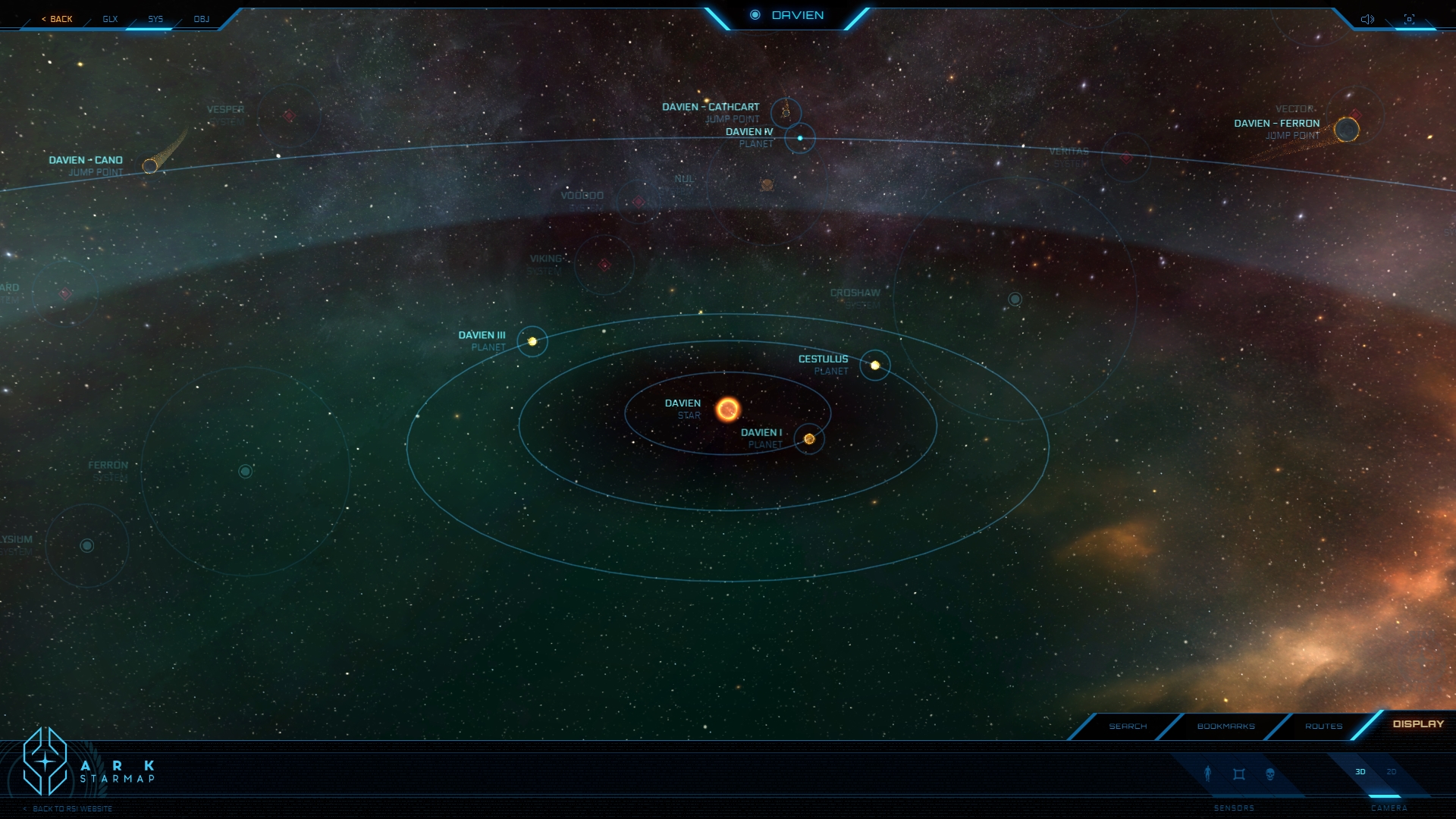Switch camera to 2D mode
Image resolution: width=1456 pixels, height=819 pixels.
[x=1392, y=772]
